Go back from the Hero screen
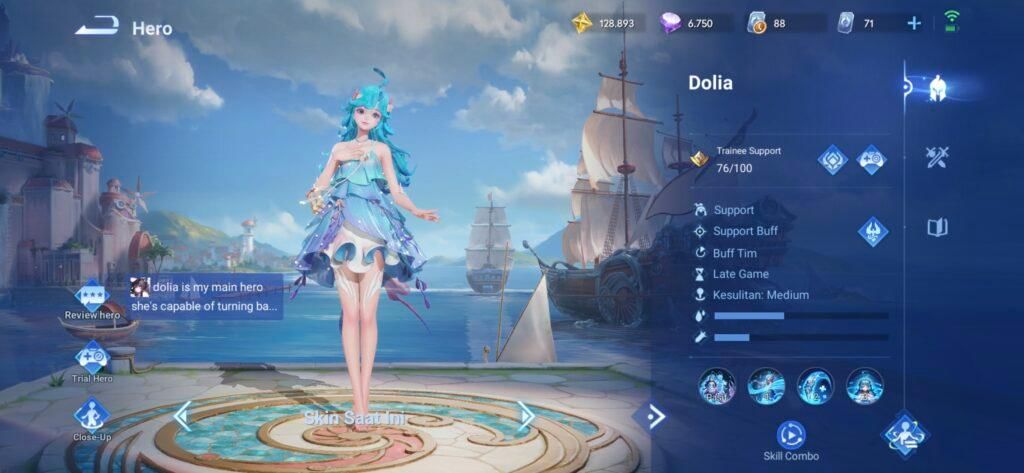 coord(96,28)
